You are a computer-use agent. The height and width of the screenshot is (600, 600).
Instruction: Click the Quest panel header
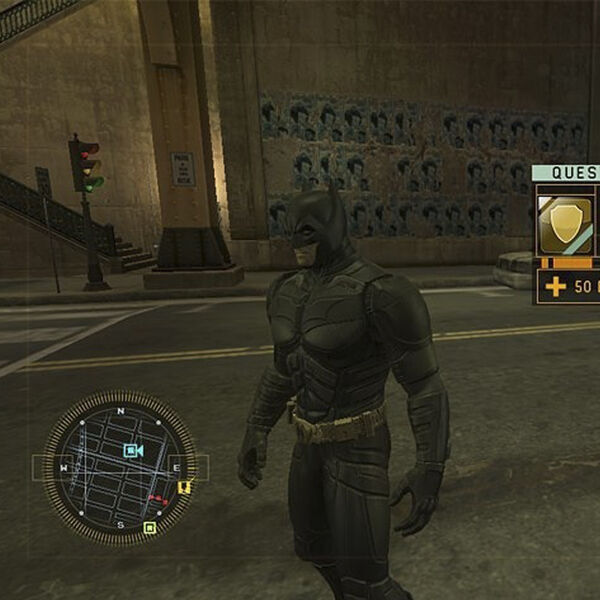click(566, 173)
